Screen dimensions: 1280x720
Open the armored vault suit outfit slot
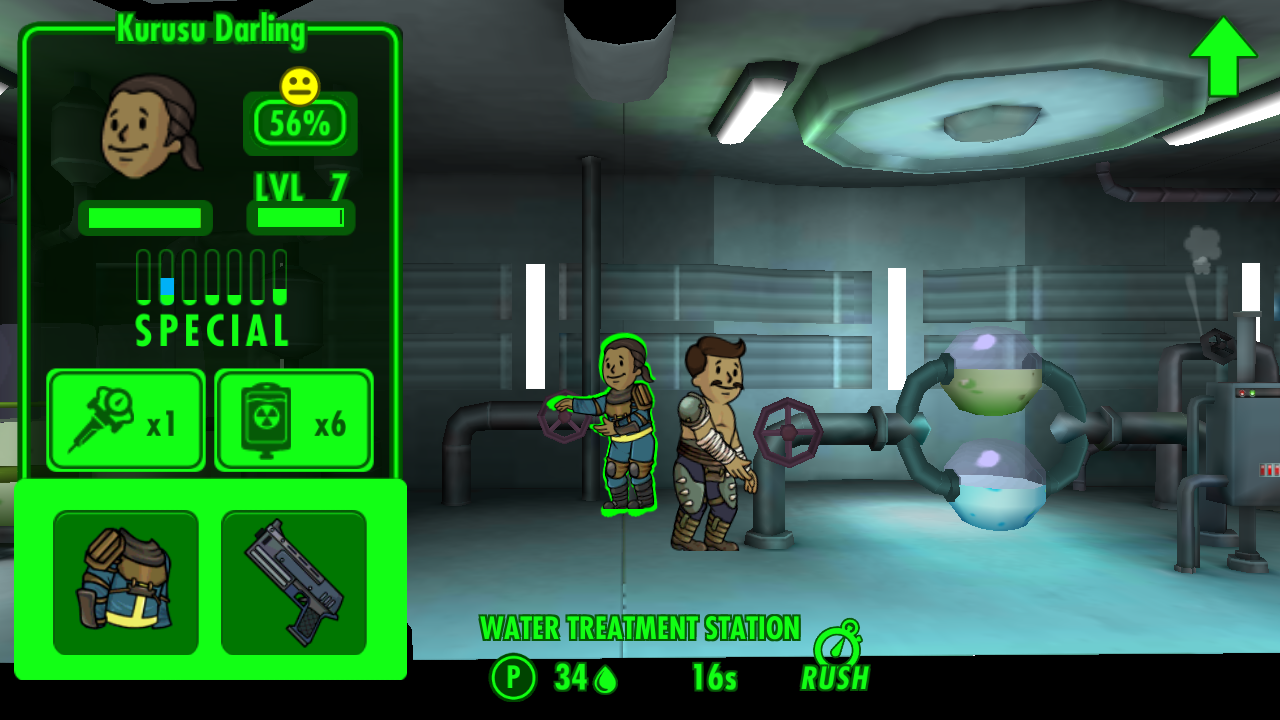pyautogui.click(x=126, y=582)
